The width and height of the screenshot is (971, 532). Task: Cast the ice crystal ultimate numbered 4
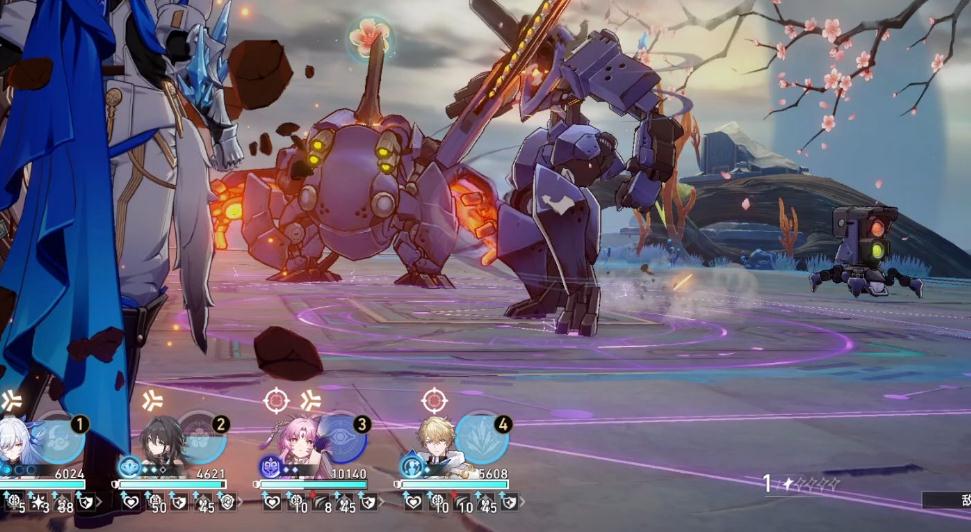482,440
